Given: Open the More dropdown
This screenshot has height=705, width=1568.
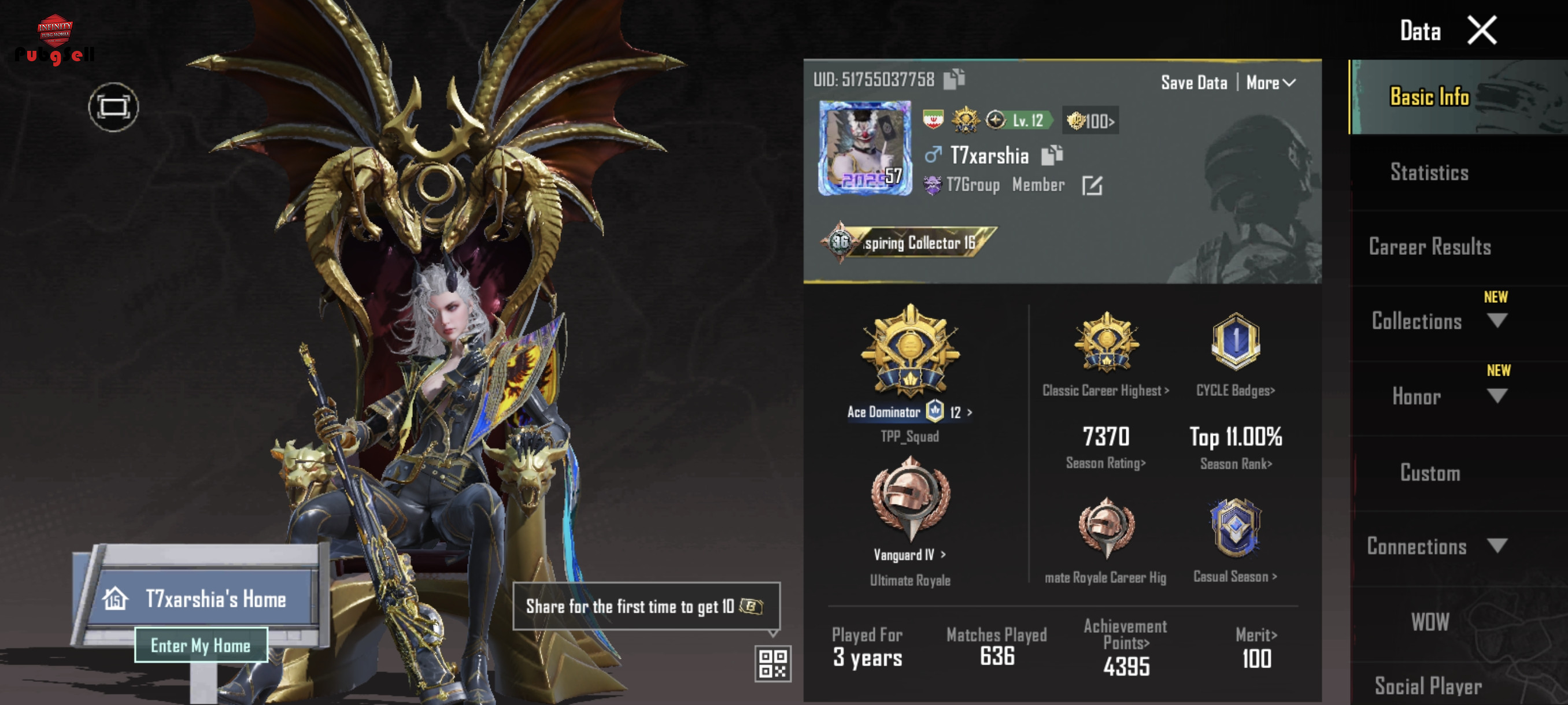Looking at the screenshot, I should coord(1270,83).
